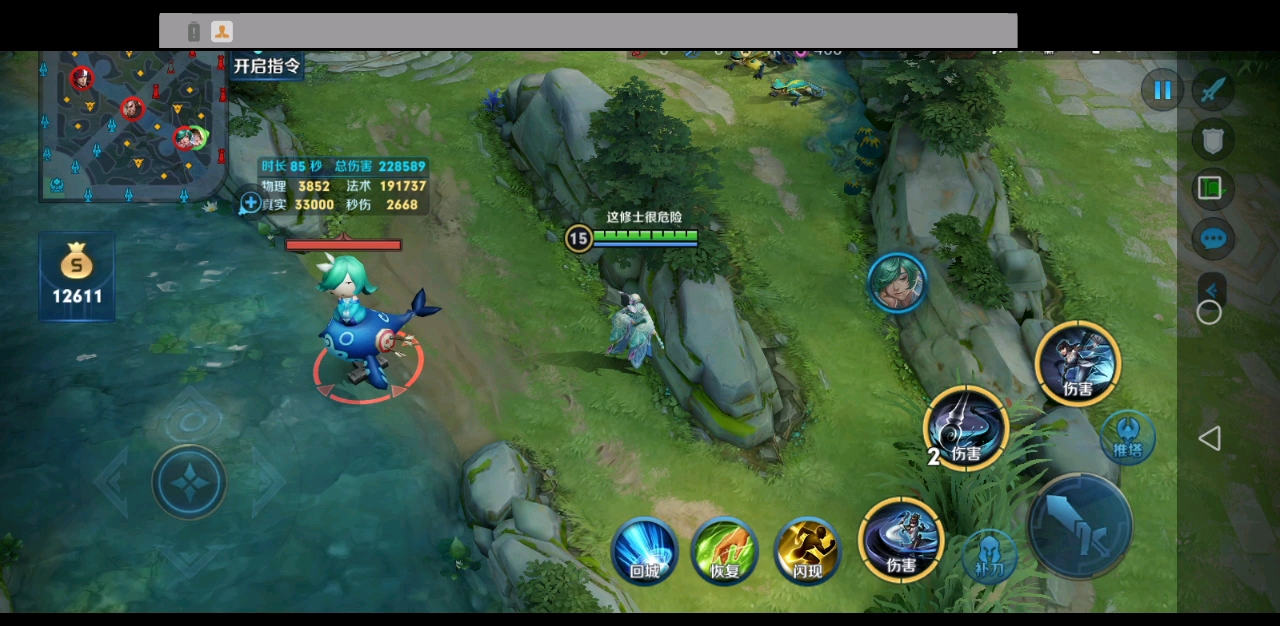The width and height of the screenshot is (1280, 626).
Task: Pause the game with the pause icon
Action: (x=1162, y=91)
